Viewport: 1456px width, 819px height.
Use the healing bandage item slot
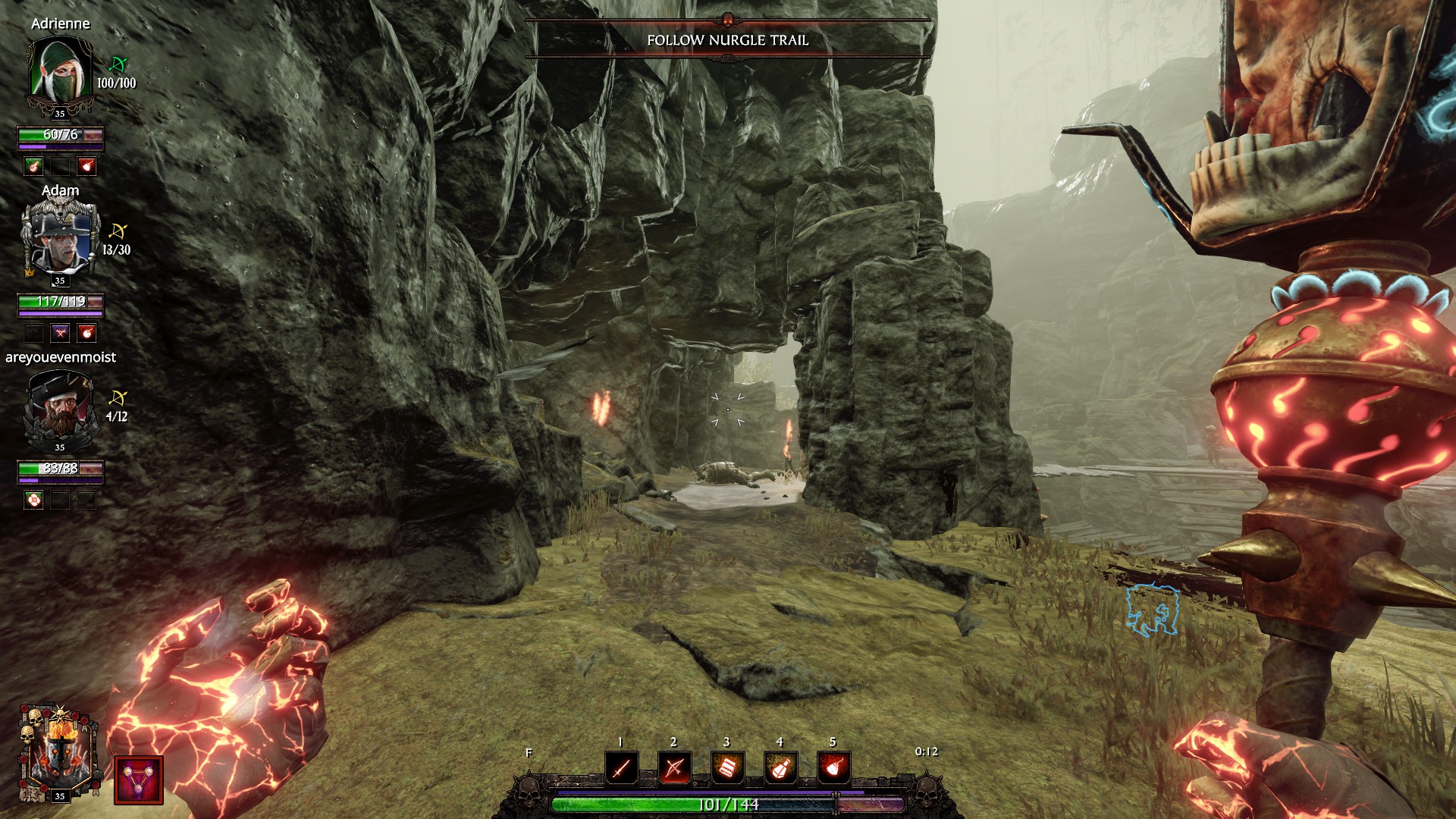tap(727, 768)
